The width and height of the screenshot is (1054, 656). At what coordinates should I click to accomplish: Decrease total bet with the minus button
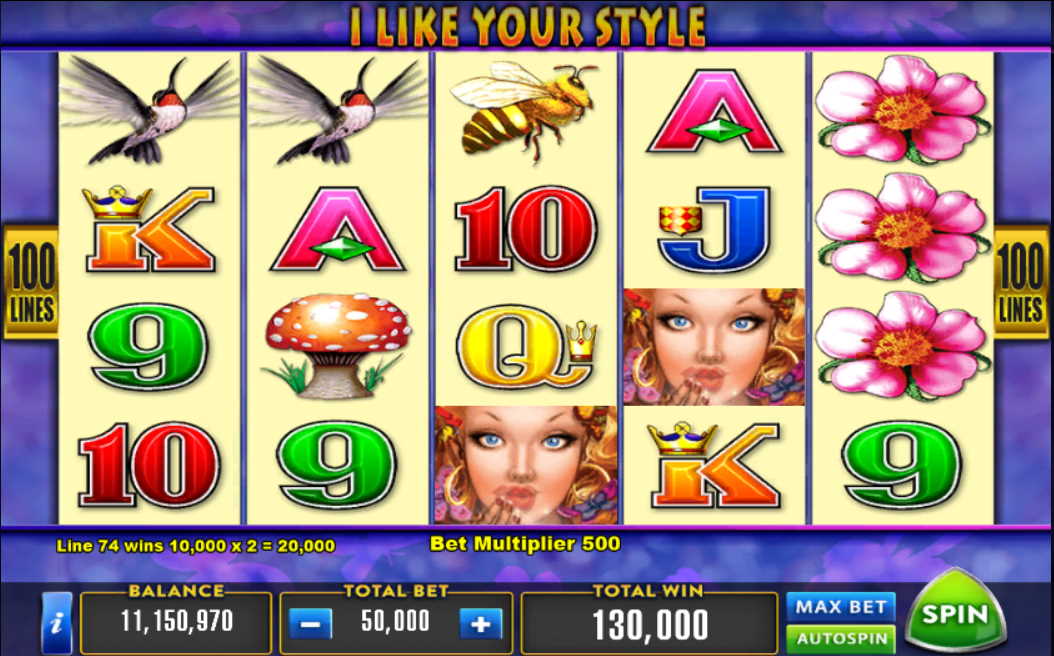310,624
